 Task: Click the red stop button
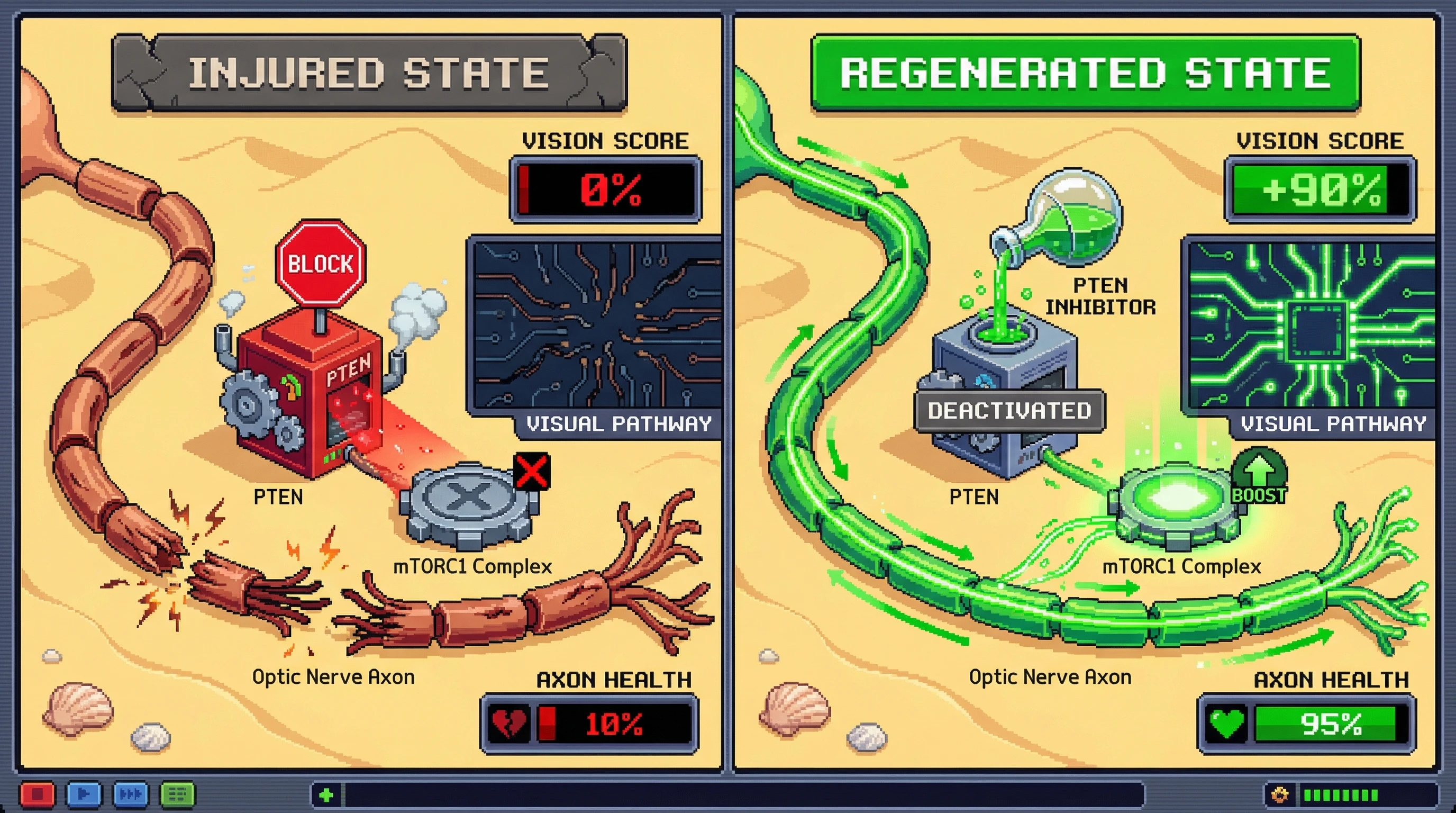coord(38,794)
